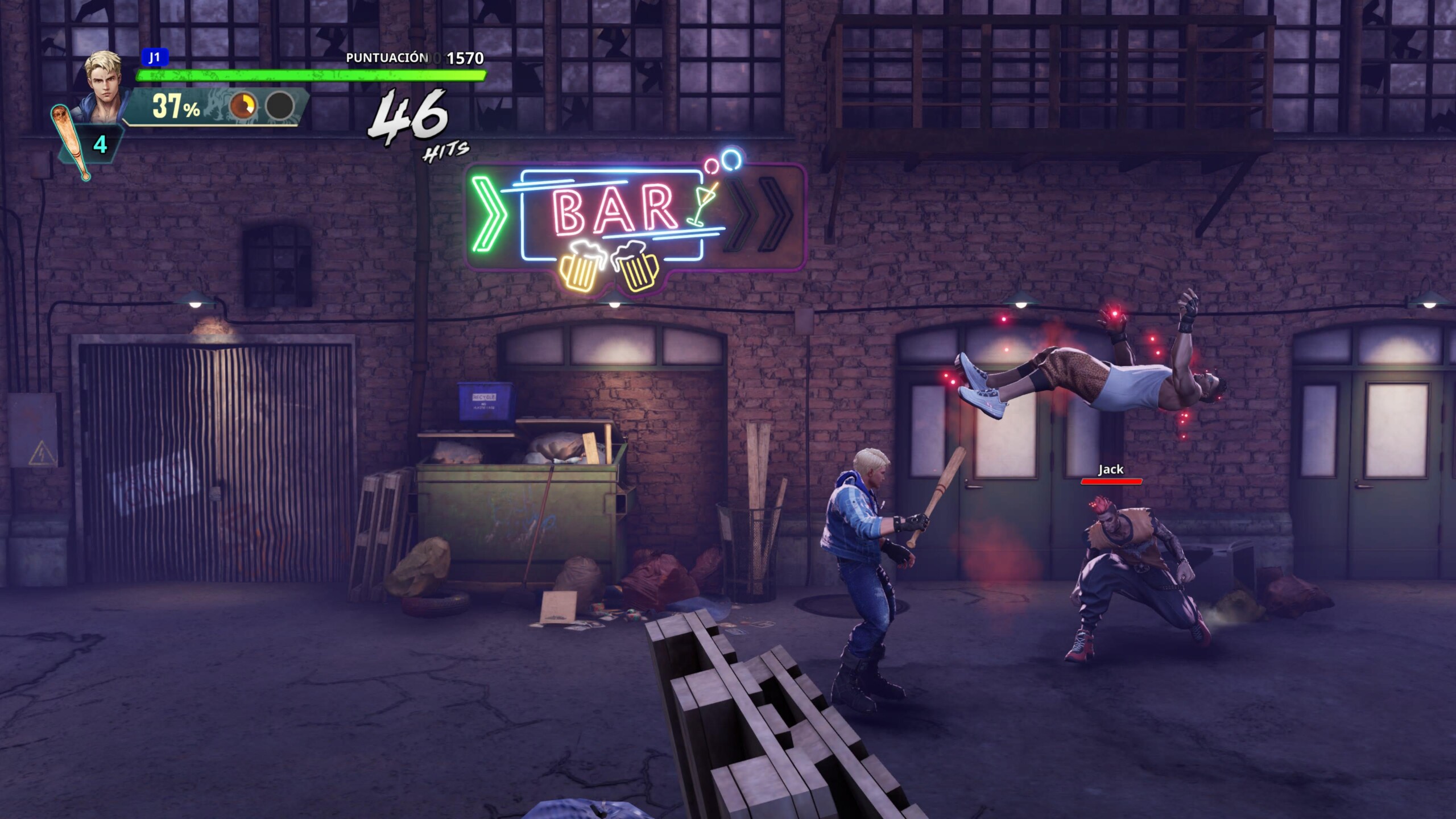
Task: Click the empty dark special orb
Action: pyautogui.click(x=280, y=106)
